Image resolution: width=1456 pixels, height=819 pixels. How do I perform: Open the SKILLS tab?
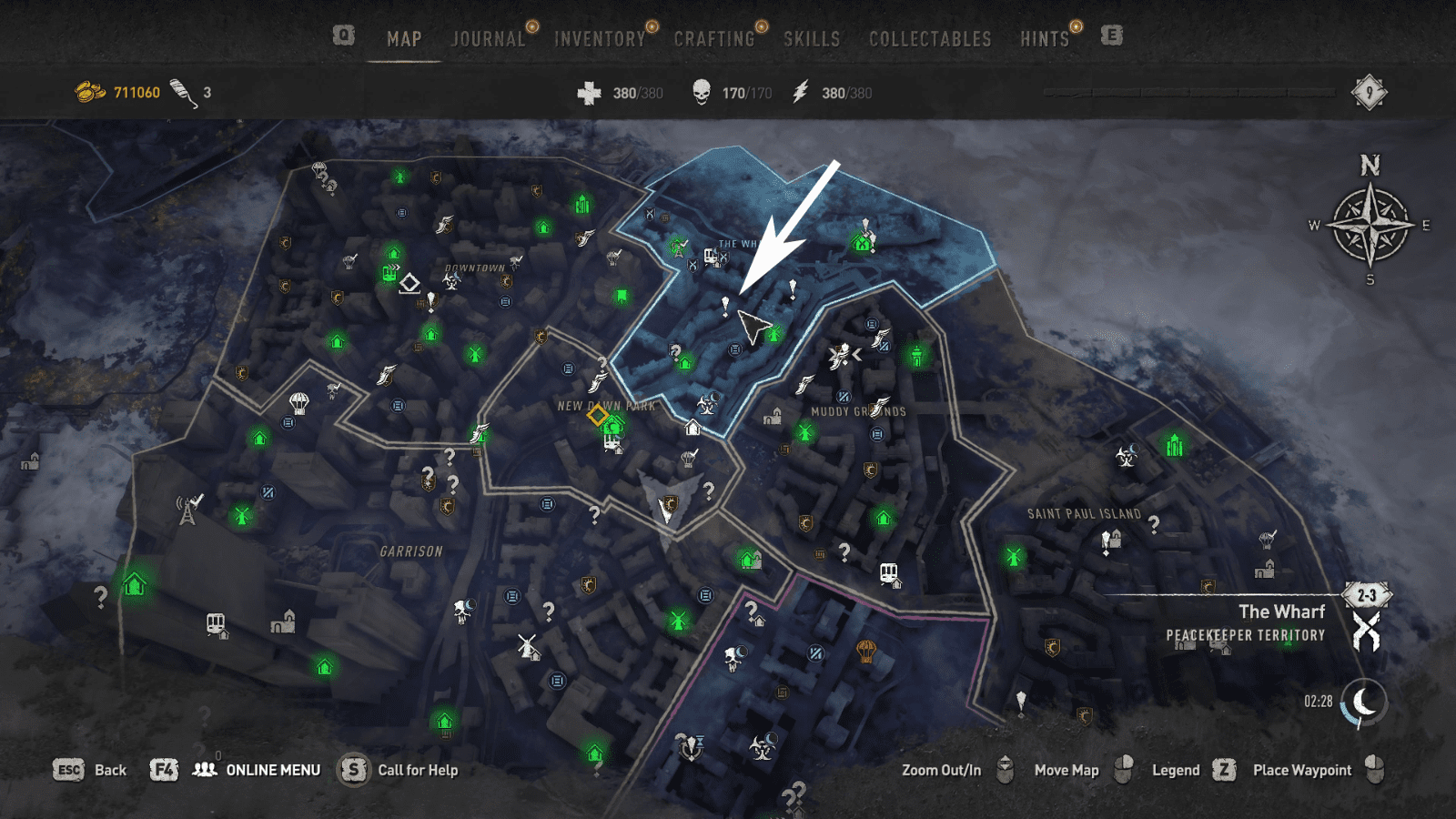pyautogui.click(x=812, y=39)
